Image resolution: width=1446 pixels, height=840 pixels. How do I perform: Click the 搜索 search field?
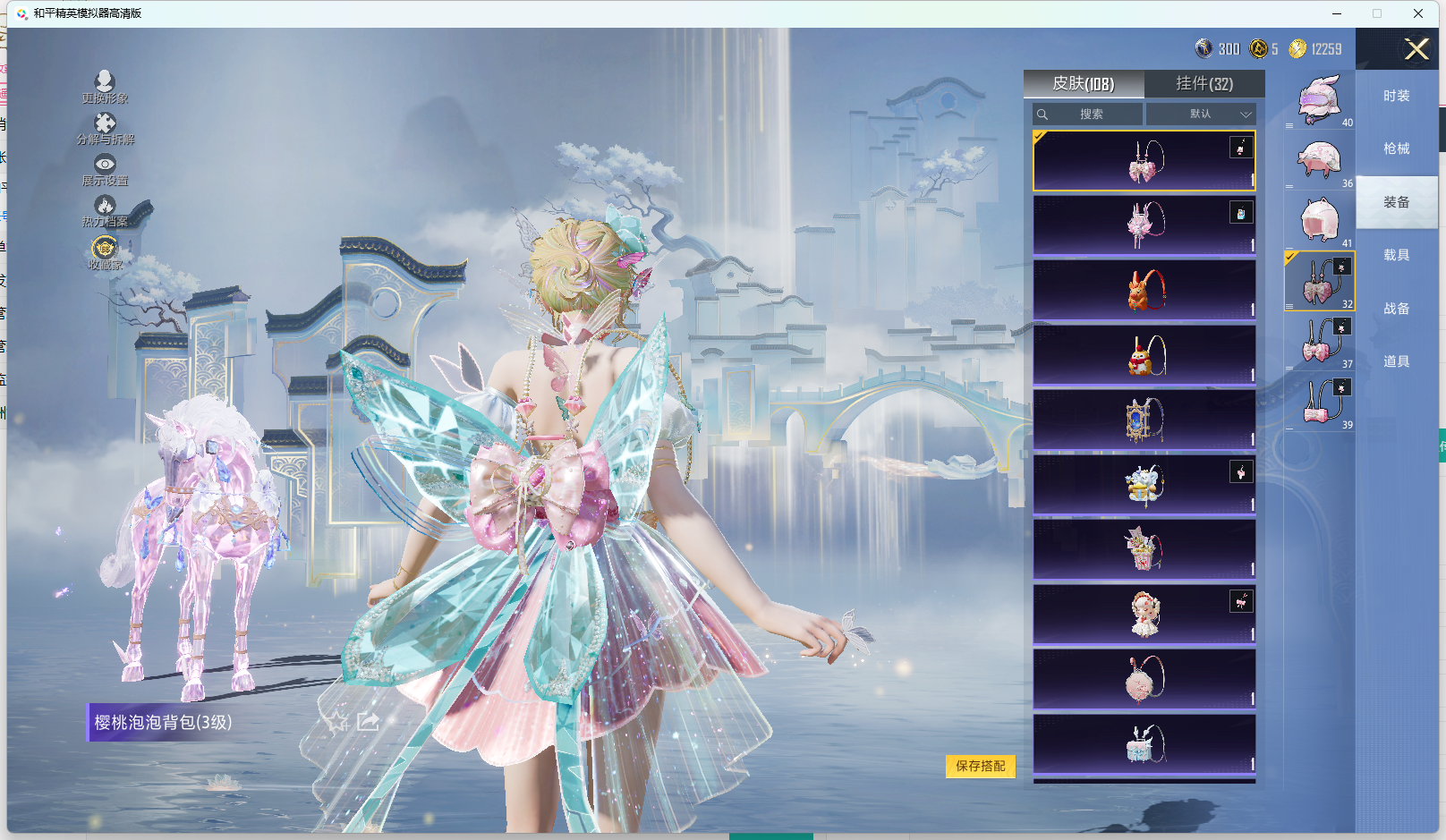tap(1088, 115)
